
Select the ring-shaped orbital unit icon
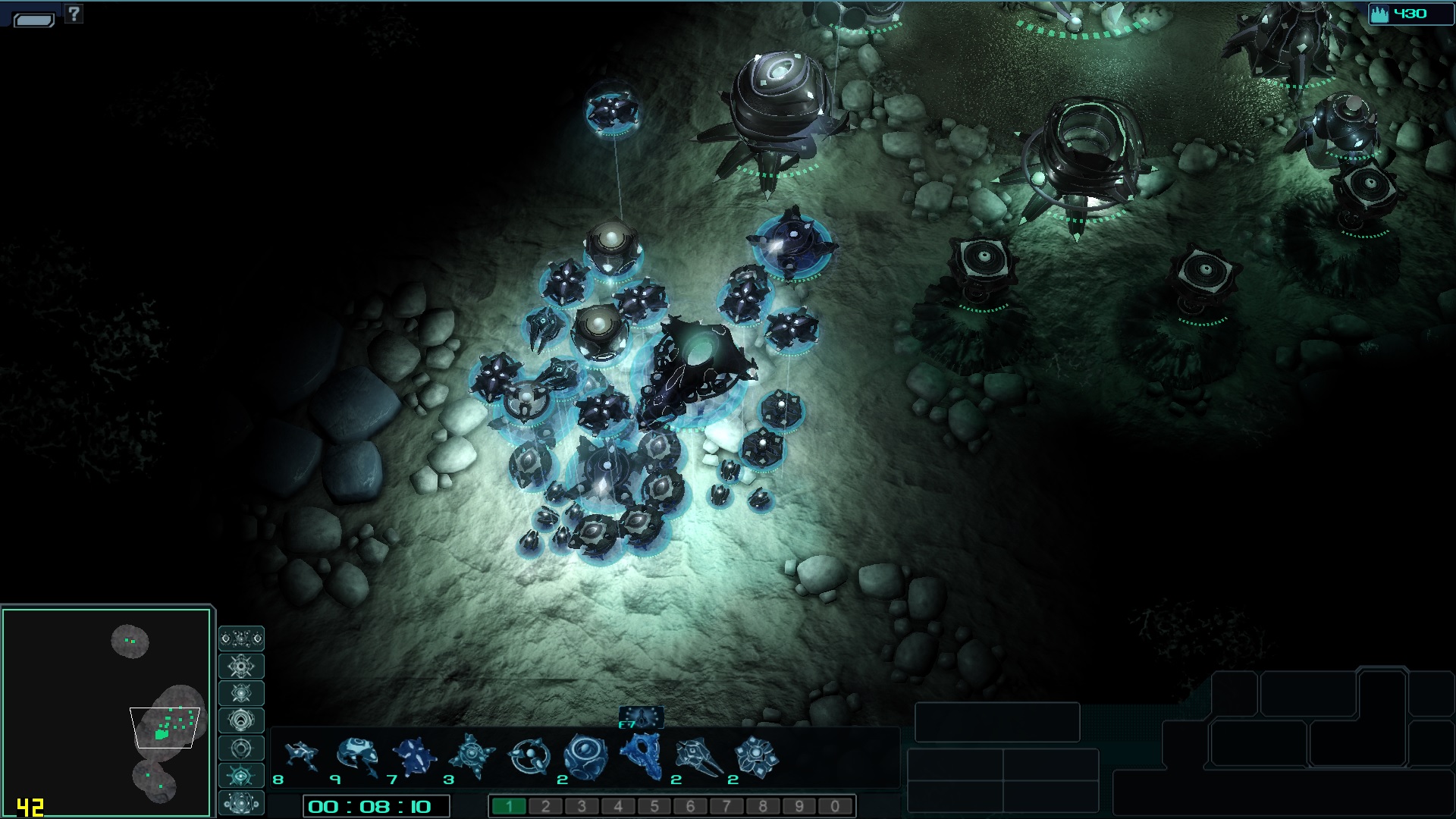529,758
